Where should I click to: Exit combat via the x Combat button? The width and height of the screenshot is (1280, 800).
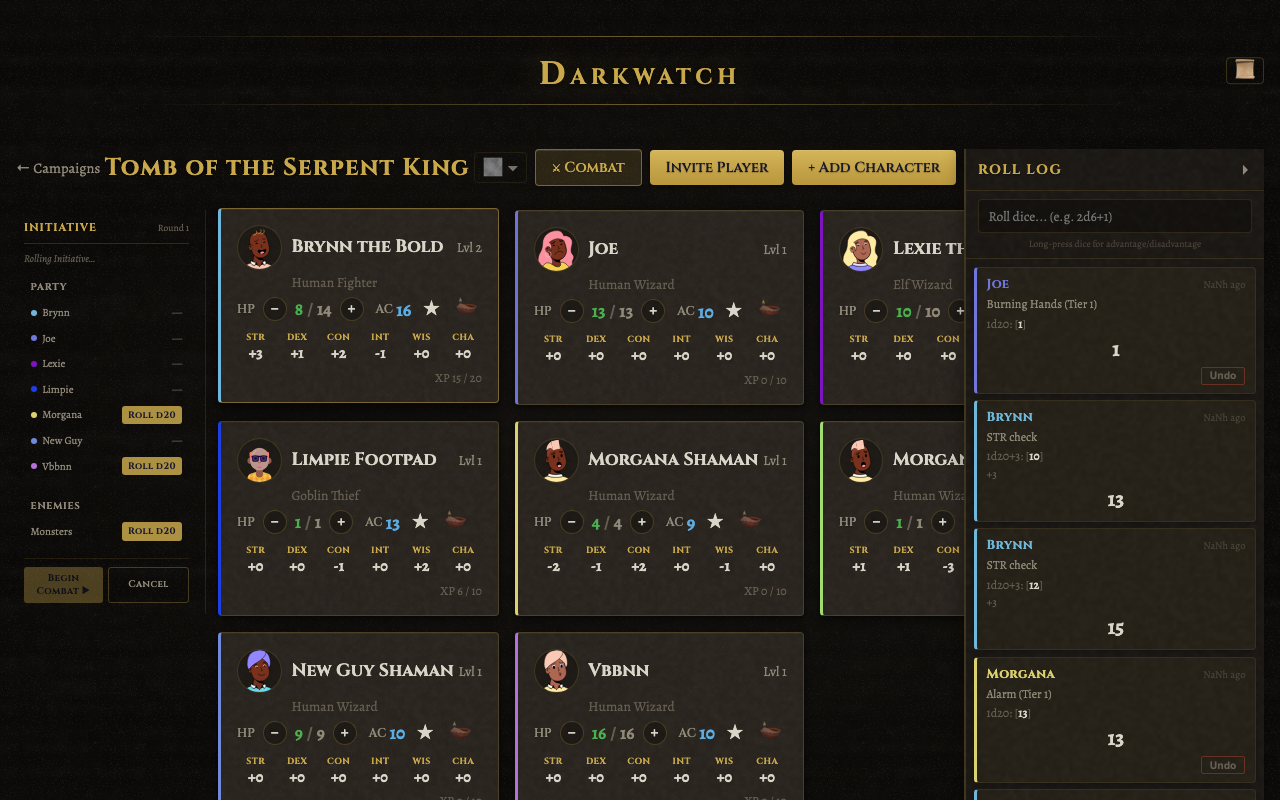click(x=588, y=167)
